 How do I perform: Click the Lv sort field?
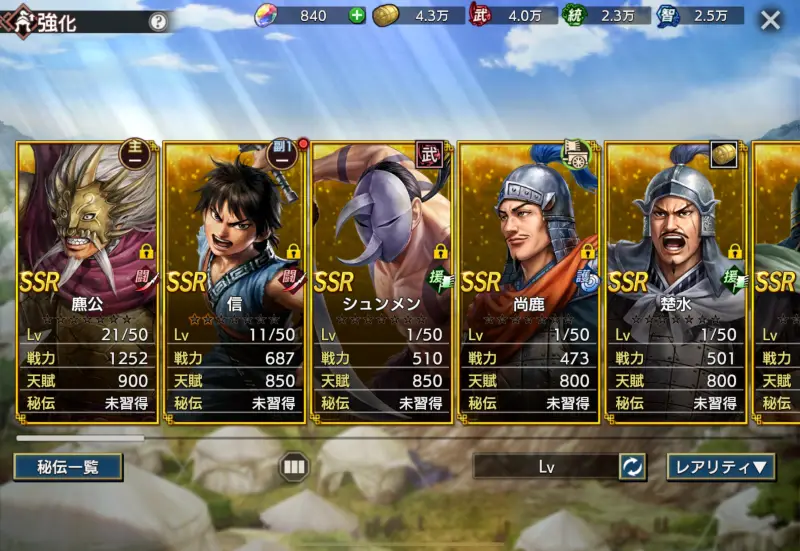546,466
